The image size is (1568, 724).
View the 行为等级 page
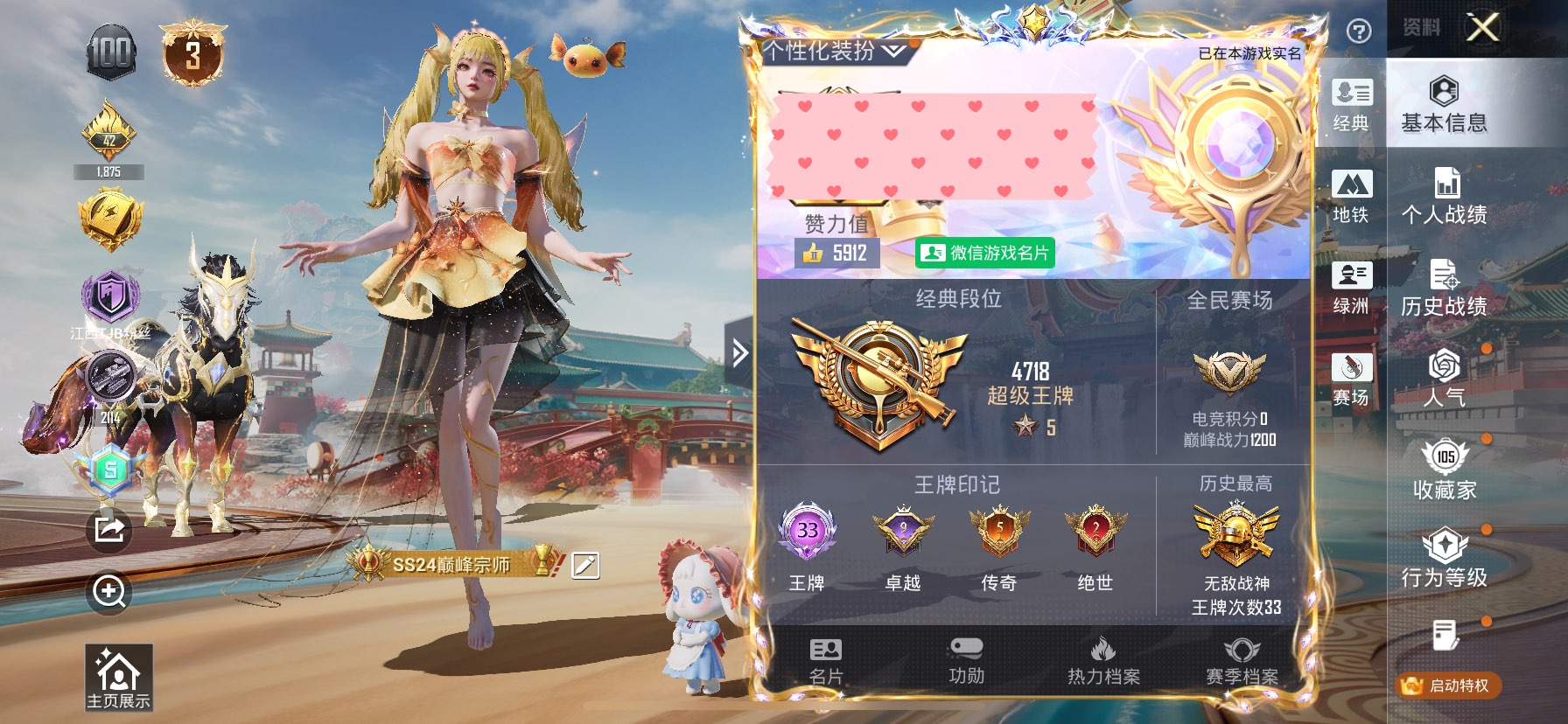(x=1444, y=558)
